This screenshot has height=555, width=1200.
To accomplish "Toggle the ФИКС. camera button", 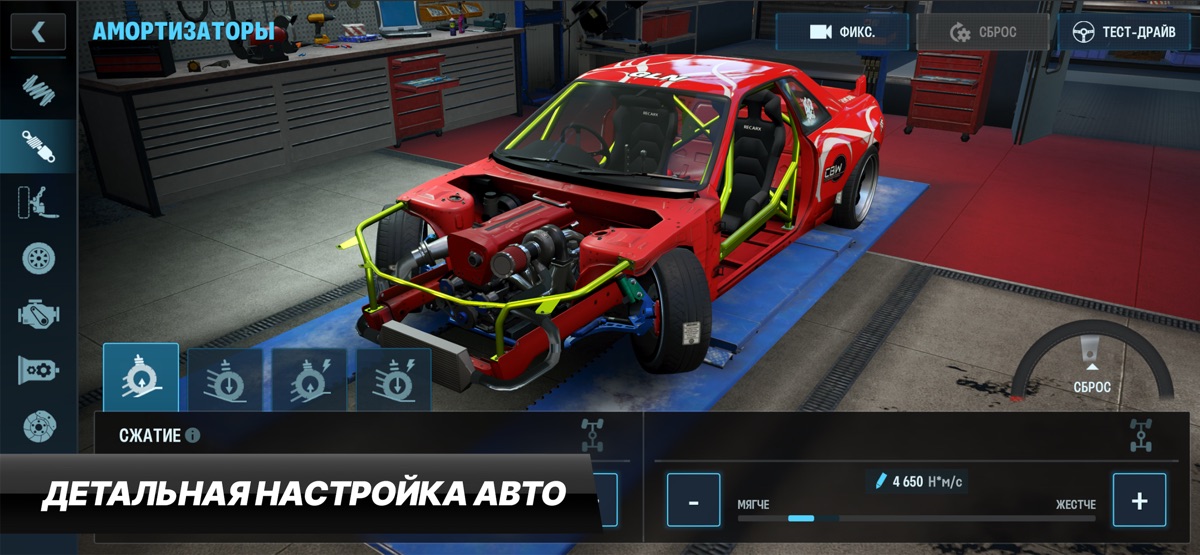I will point(842,32).
